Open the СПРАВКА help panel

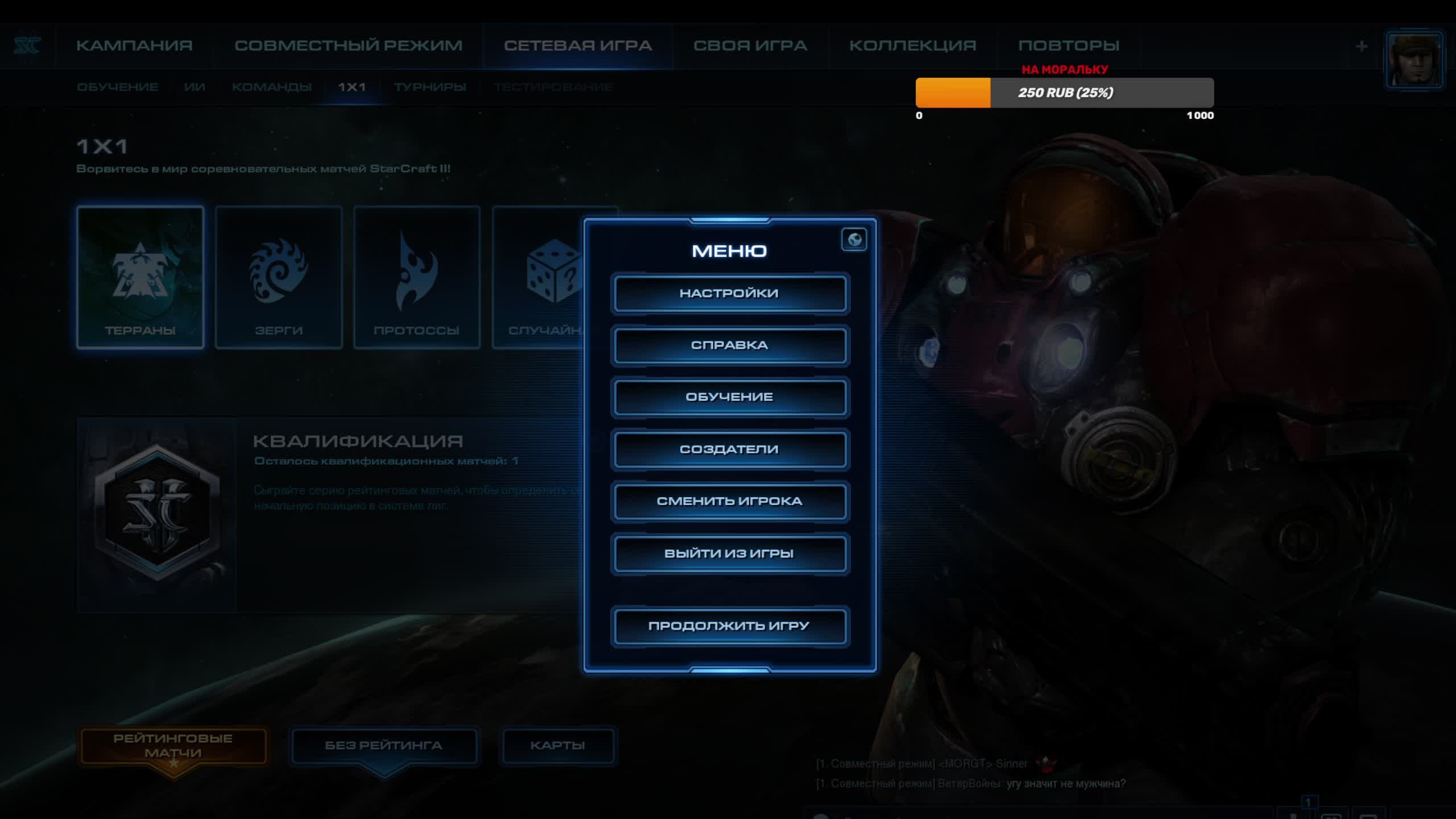[x=730, y=345]
